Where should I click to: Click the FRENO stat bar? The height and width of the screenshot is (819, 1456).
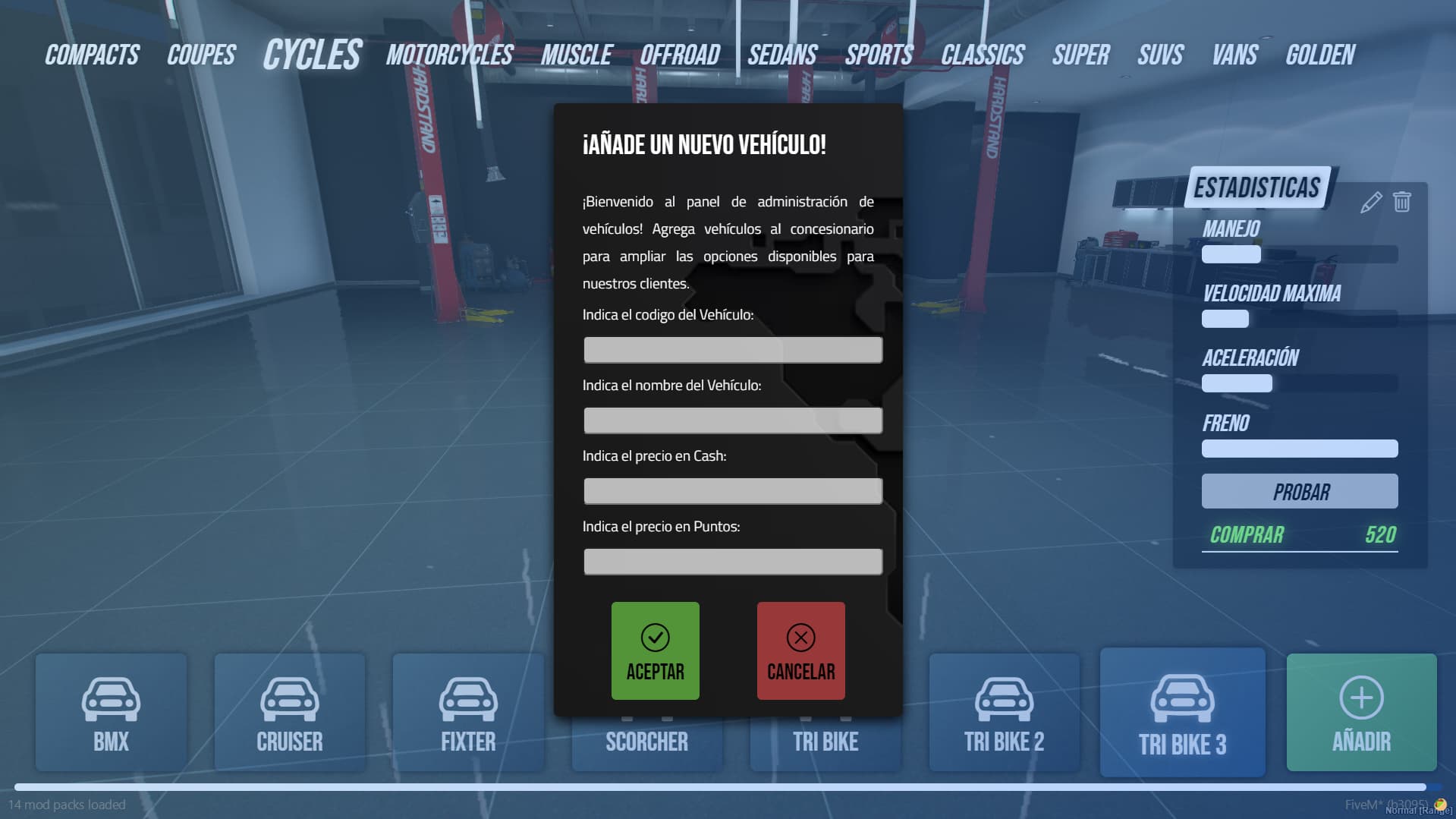[x=1299, y=449]
